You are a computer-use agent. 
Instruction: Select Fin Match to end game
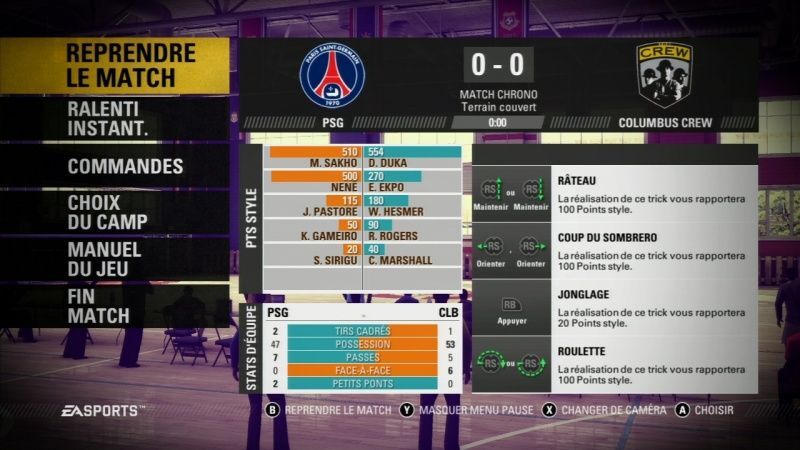point(98,306)
